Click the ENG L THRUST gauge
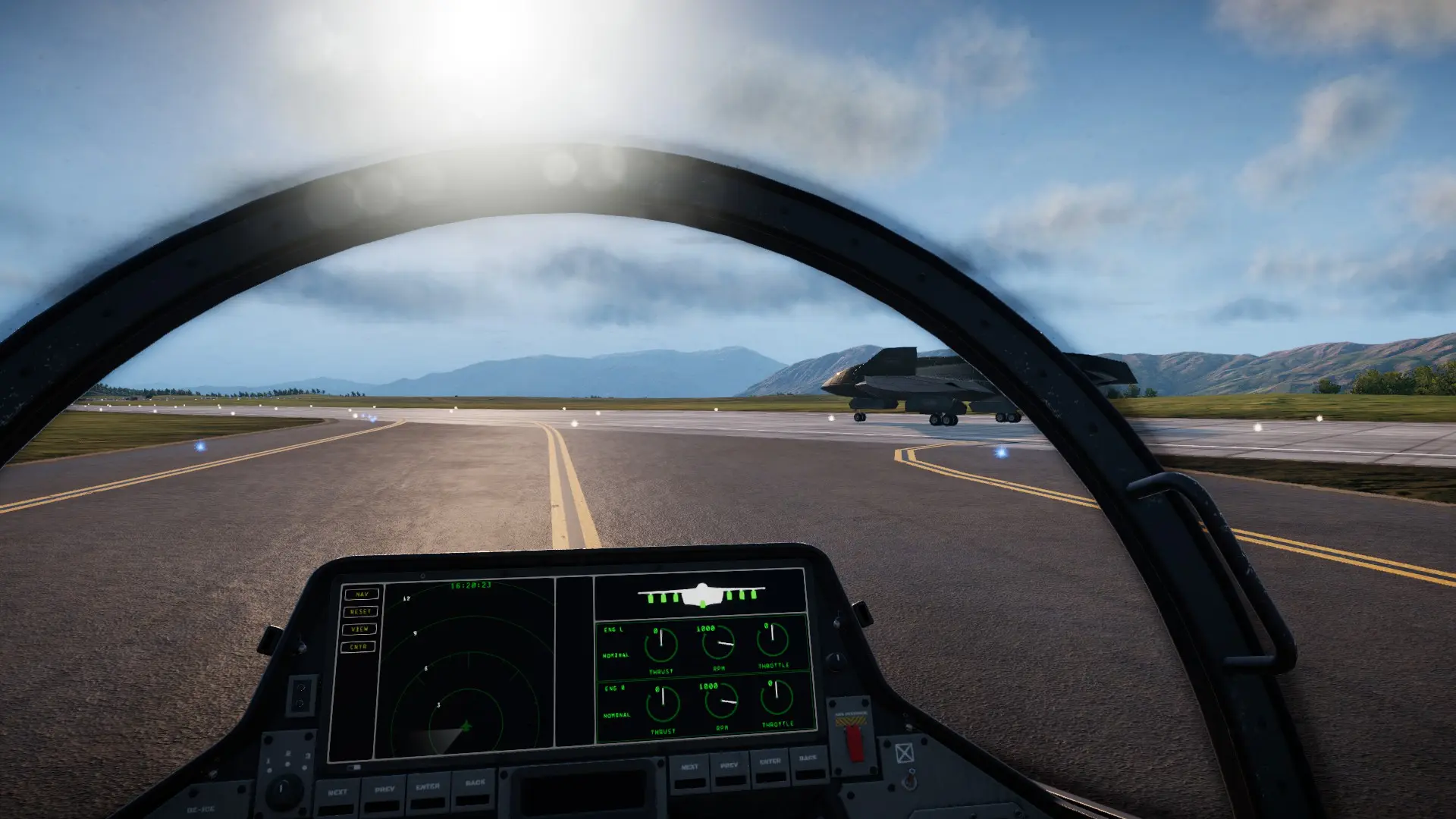 [661, 647]
